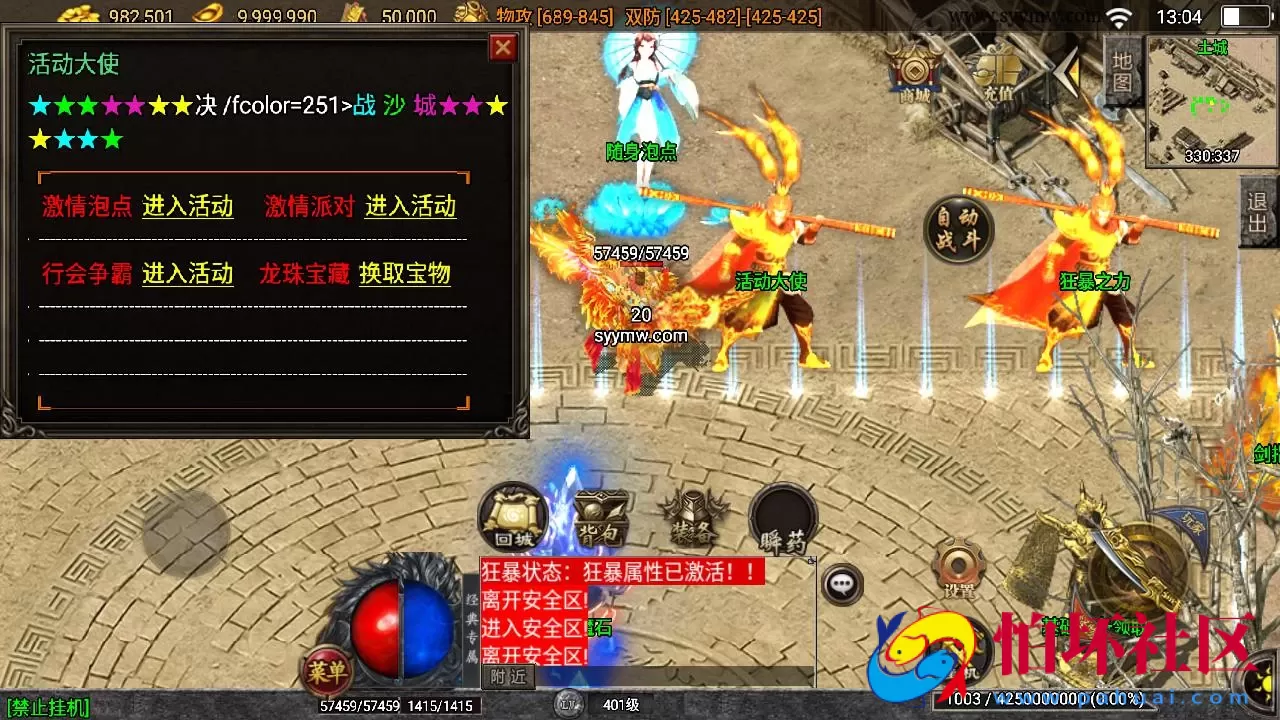Viewport: 1280px width, 720px height.
Task: Click 进入活动 next to 激情泡点
Action: (186, 208)
